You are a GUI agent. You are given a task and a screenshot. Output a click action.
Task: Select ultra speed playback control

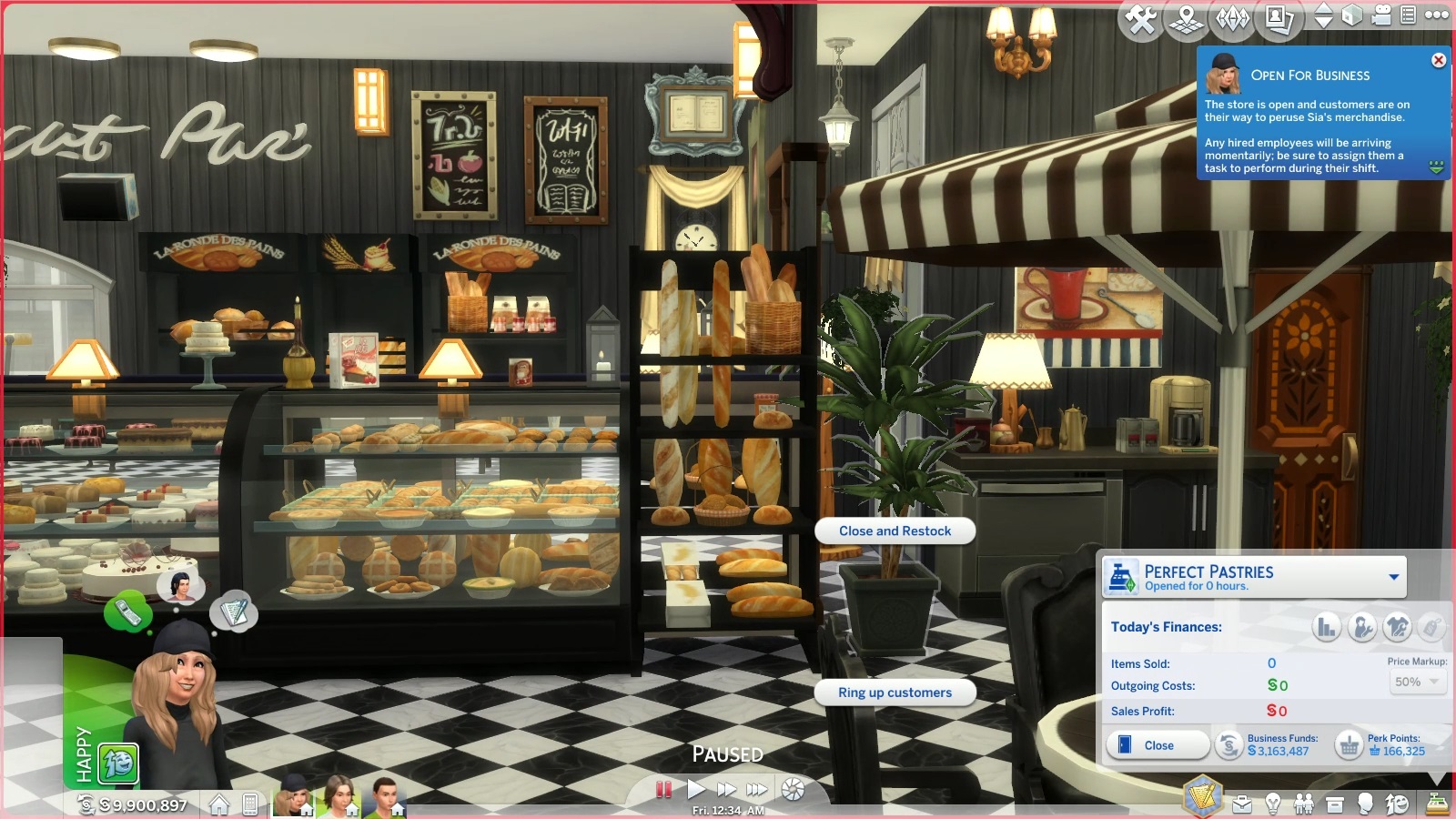(x=756, y=789)
